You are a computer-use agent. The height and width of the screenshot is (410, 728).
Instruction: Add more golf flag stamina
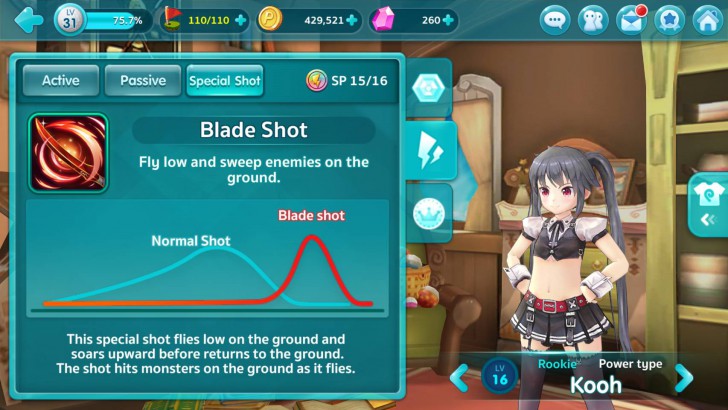pos(240,19)
